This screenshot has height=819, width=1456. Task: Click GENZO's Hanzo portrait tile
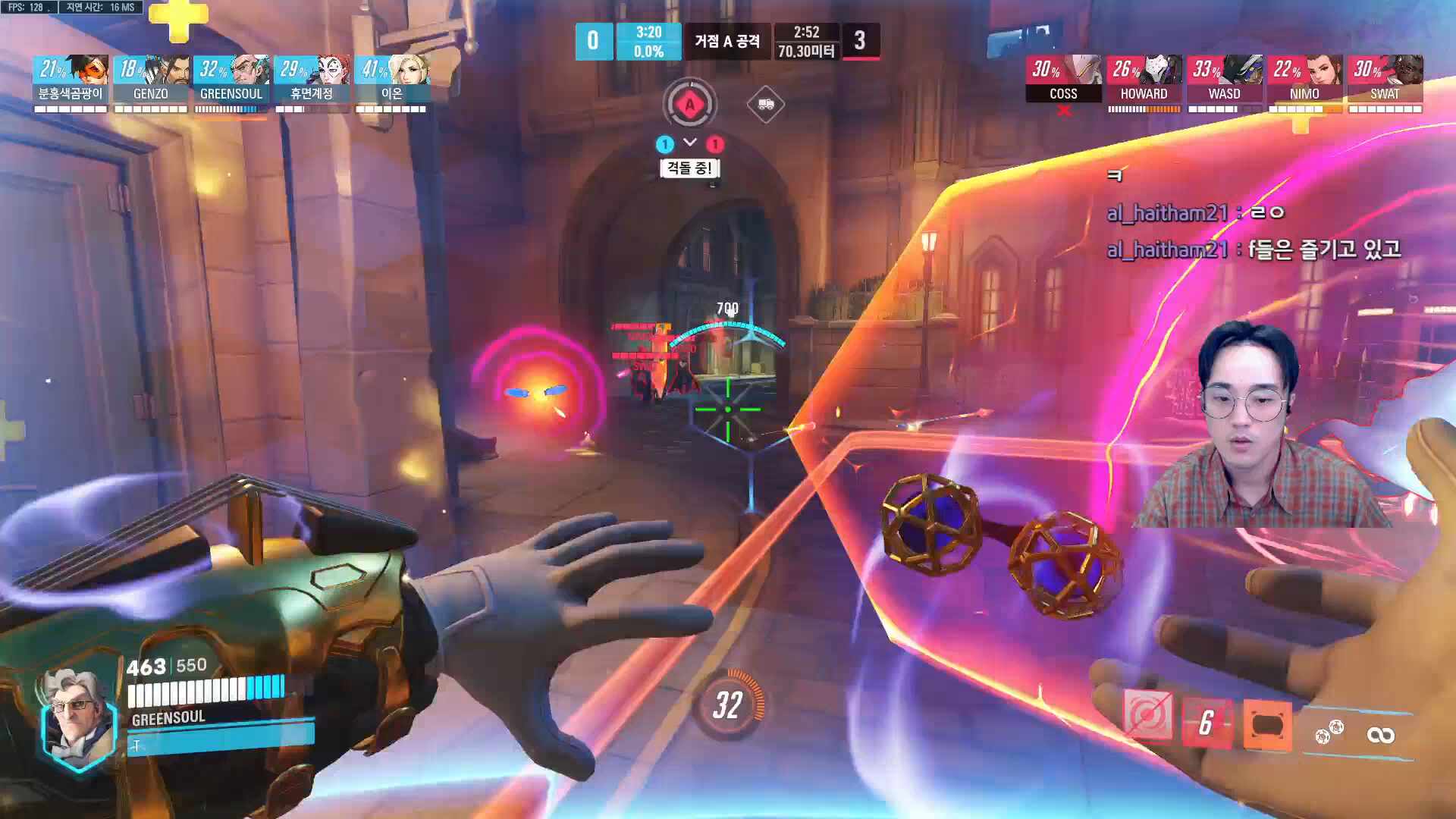coord(151,71)
